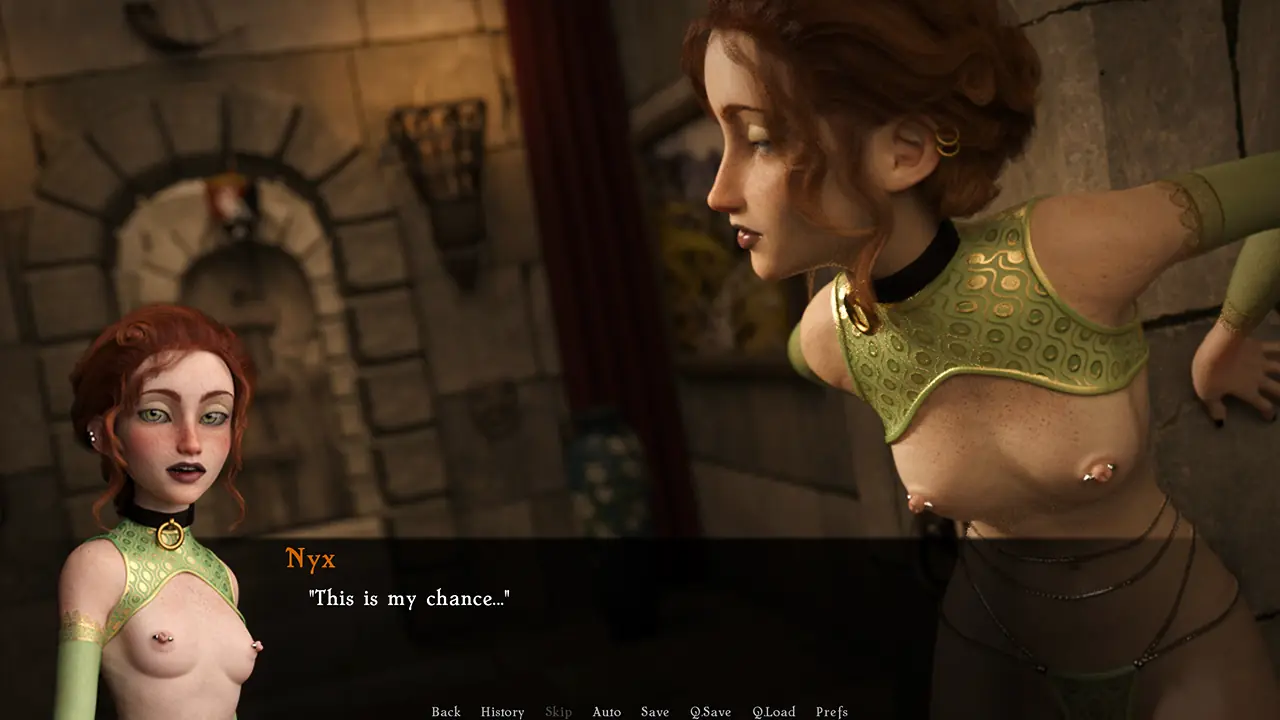Viewport: 1280px width, 720px height.
Task: Go Back to the previous line
Action: 446,712
